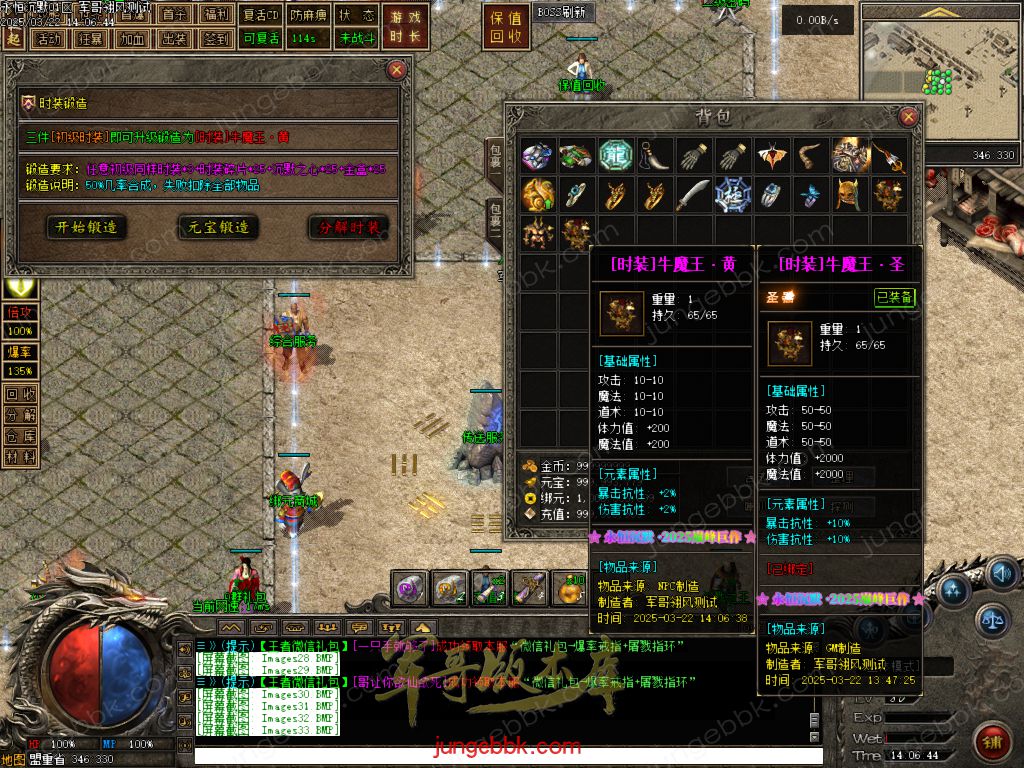
Task: Select the curved blade item in backpack
Action: point(692,194)
